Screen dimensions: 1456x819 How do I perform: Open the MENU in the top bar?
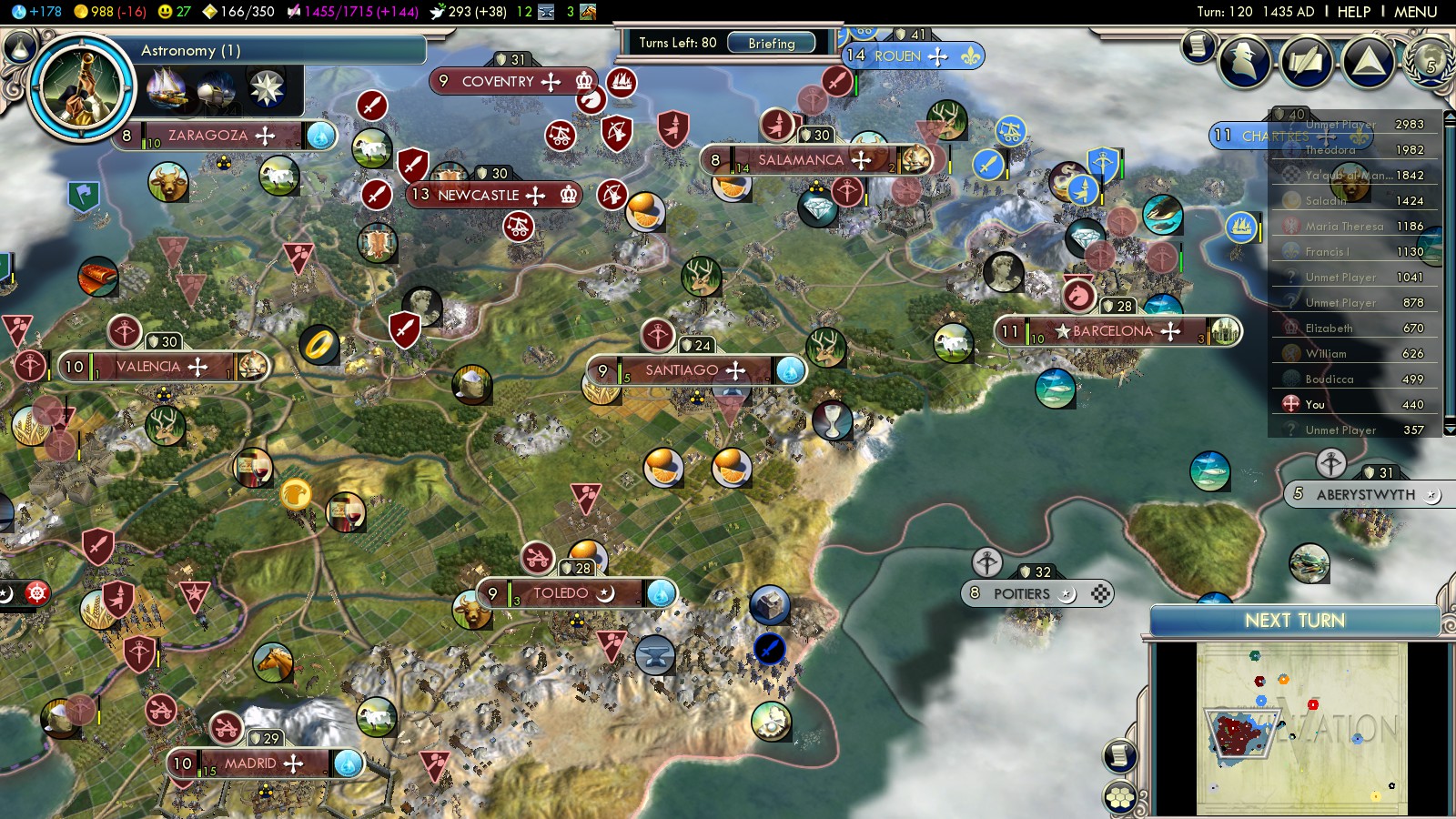coord(1415,12)
